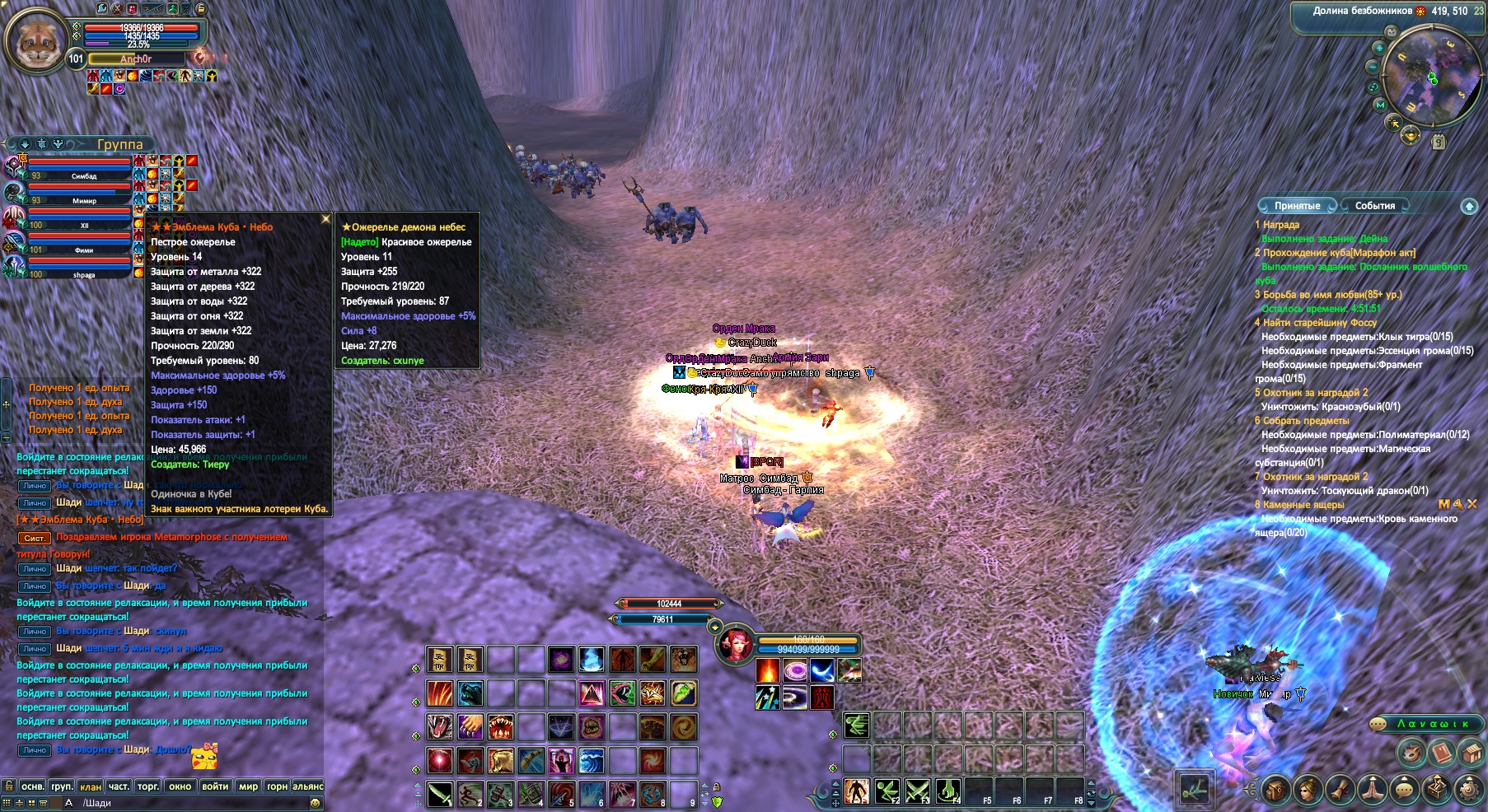
Task: Open the calendar icon below the minimap
Action: pyautogui.click(x=1439, y=142)
